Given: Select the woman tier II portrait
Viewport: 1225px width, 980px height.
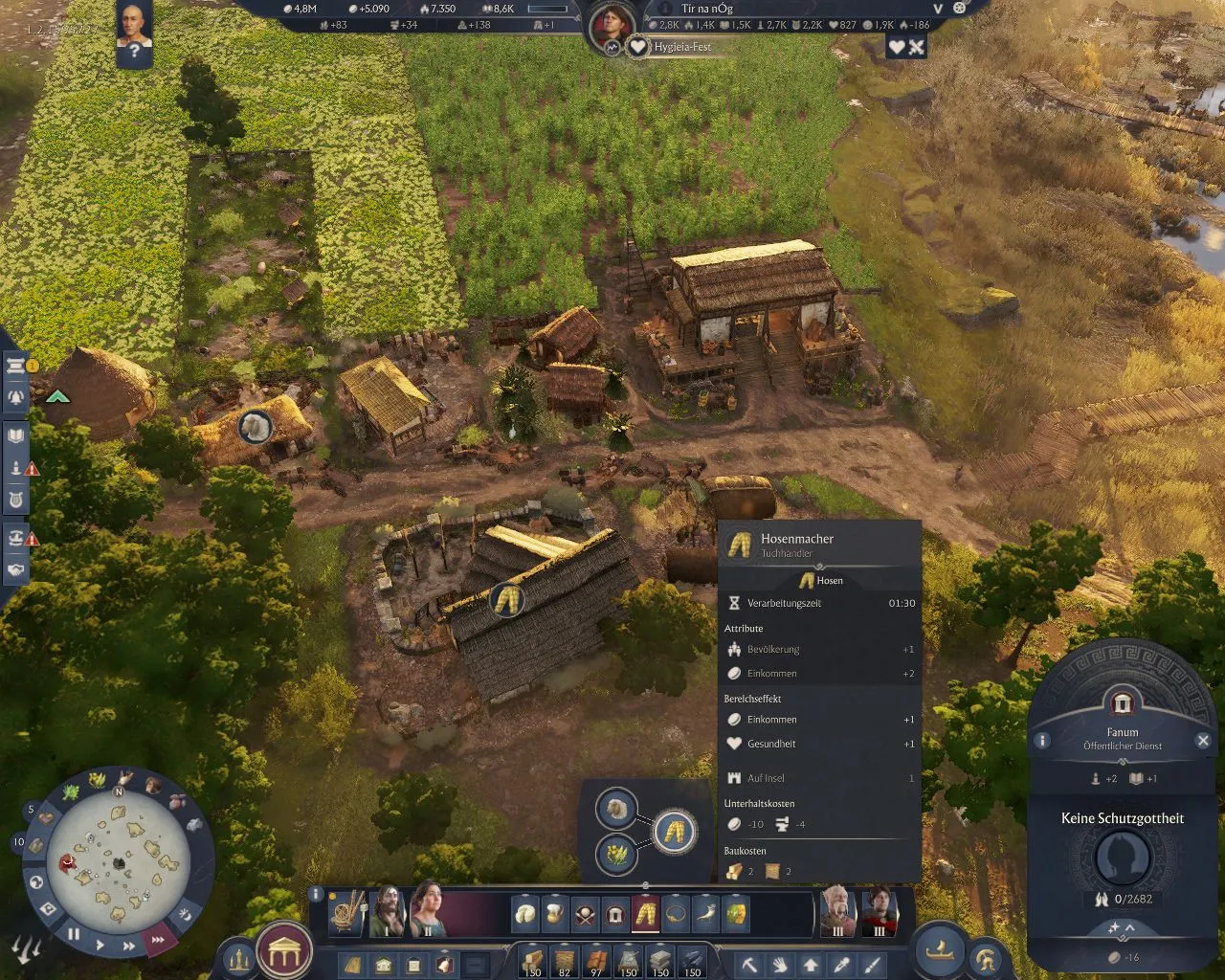Looking at the screenshot, I should (427, 908).
